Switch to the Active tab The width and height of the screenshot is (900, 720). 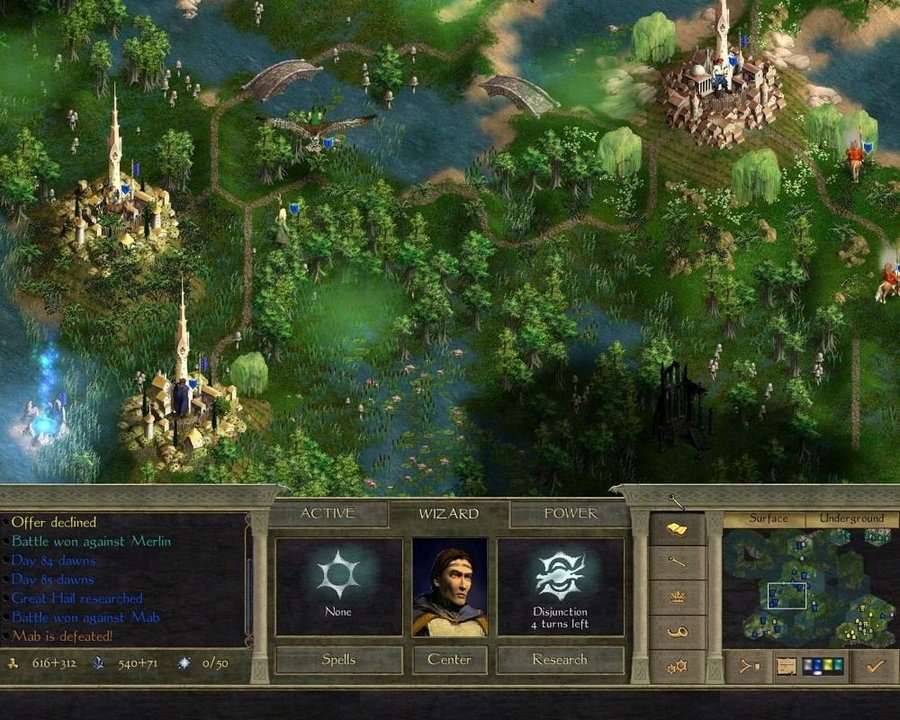point(328,514)
